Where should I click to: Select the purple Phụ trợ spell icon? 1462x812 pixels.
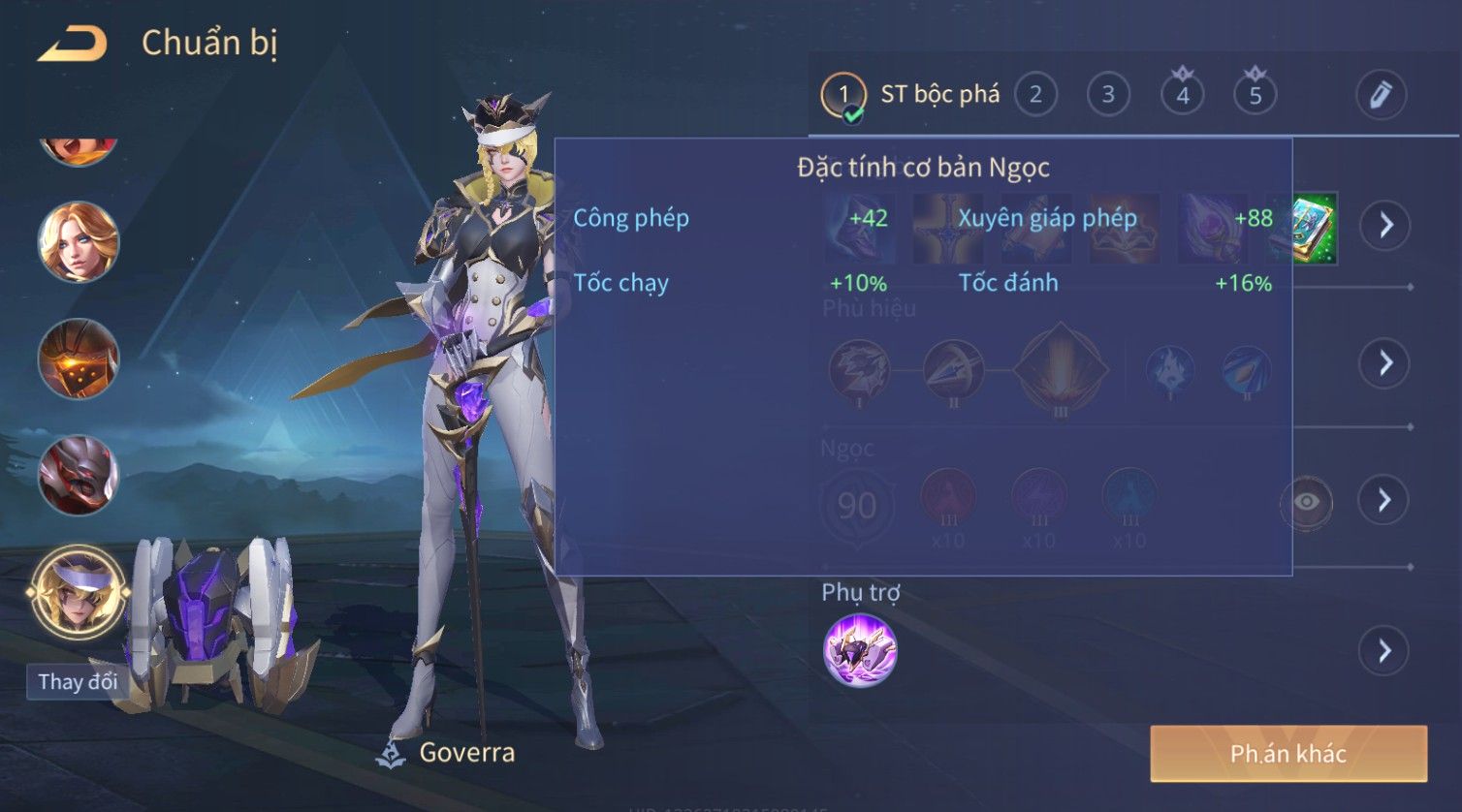(860, 650)
